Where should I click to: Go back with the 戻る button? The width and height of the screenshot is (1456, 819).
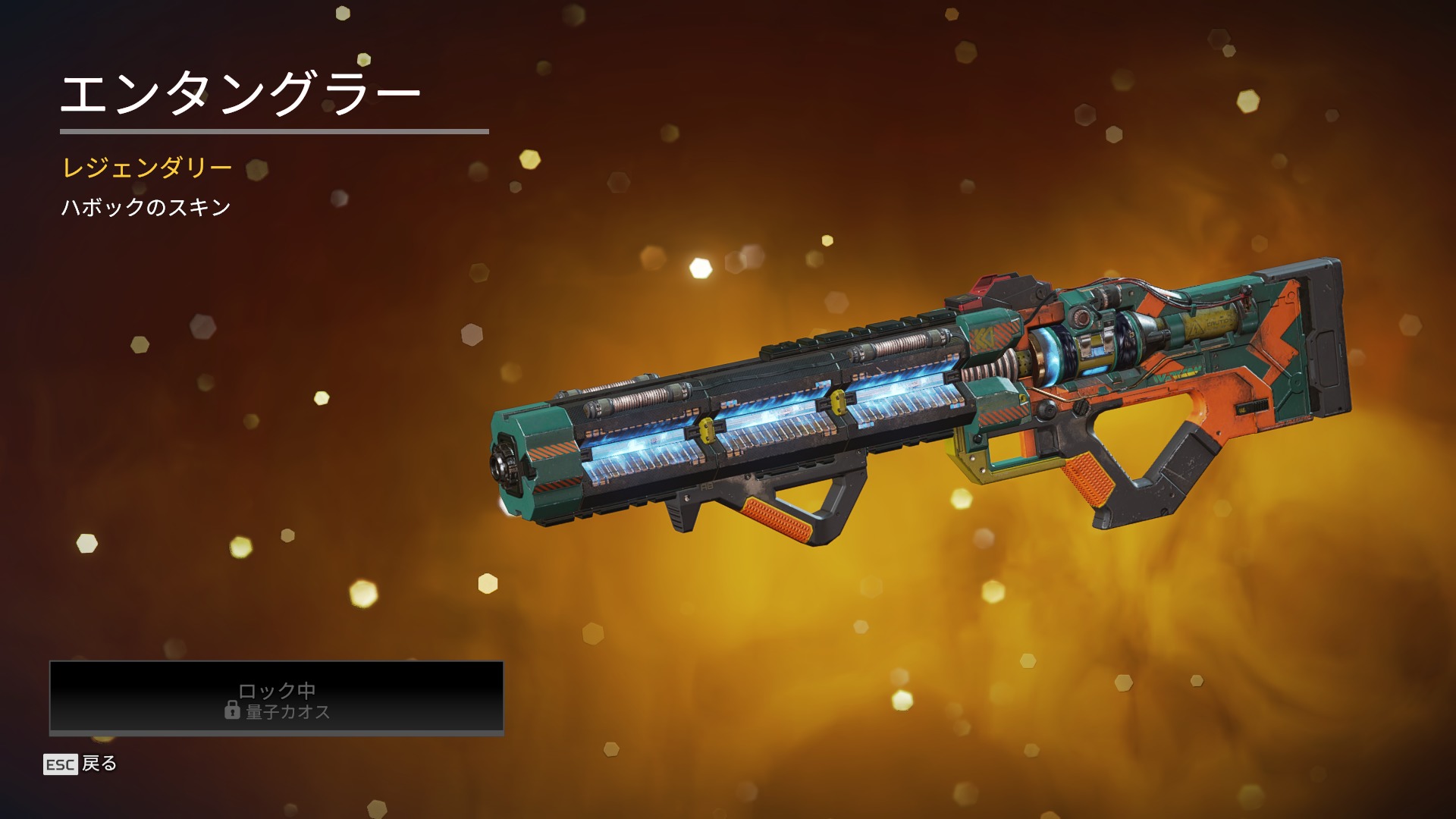[80, 764]
